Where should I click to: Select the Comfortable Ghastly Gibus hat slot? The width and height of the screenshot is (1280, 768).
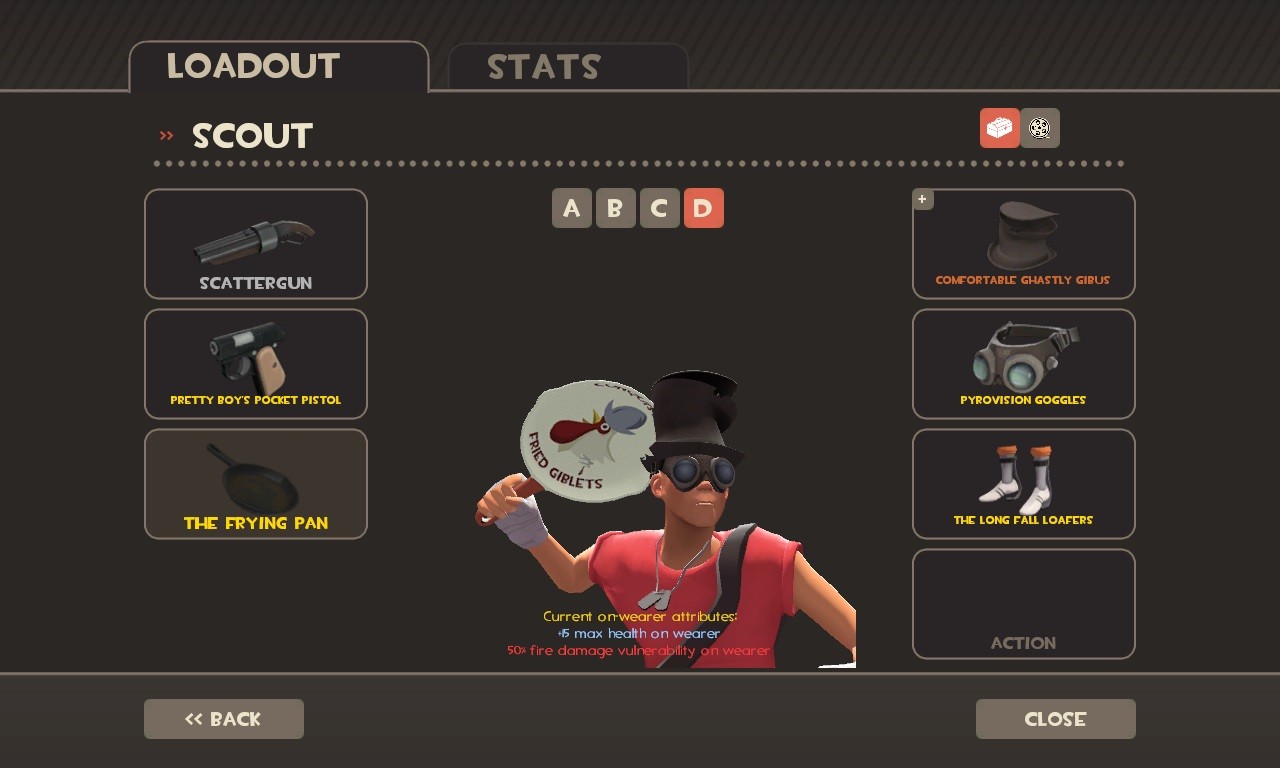(x=1023, y=243)
